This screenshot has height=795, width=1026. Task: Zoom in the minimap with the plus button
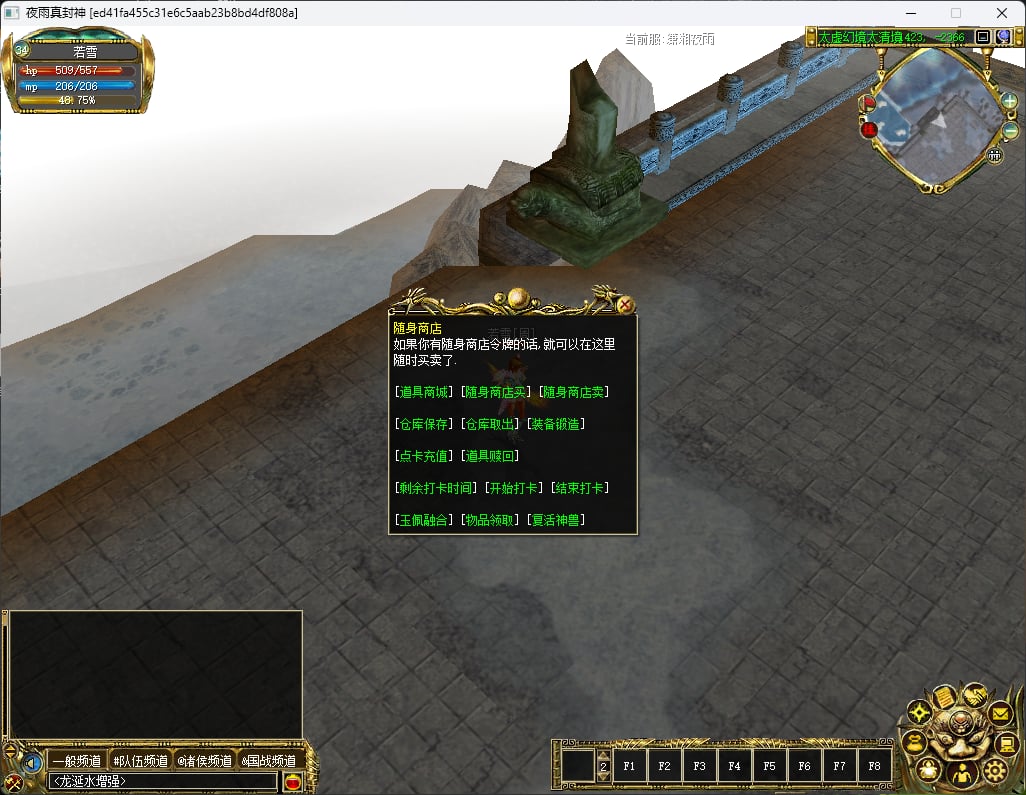1010,101
